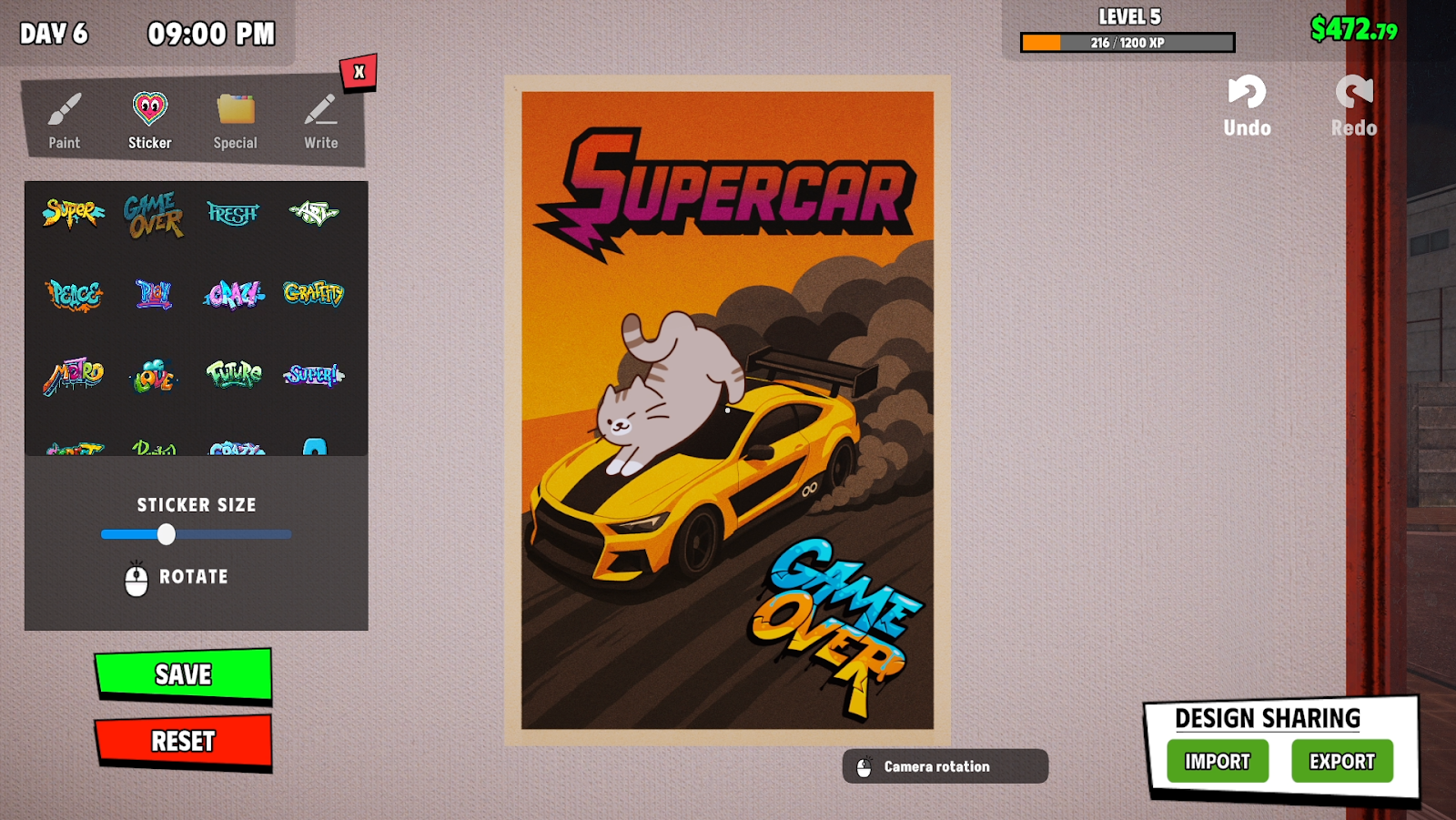
Task: Choose the Metro graffiti sticker
Action: pyautogui.click(x=74, y=374)
